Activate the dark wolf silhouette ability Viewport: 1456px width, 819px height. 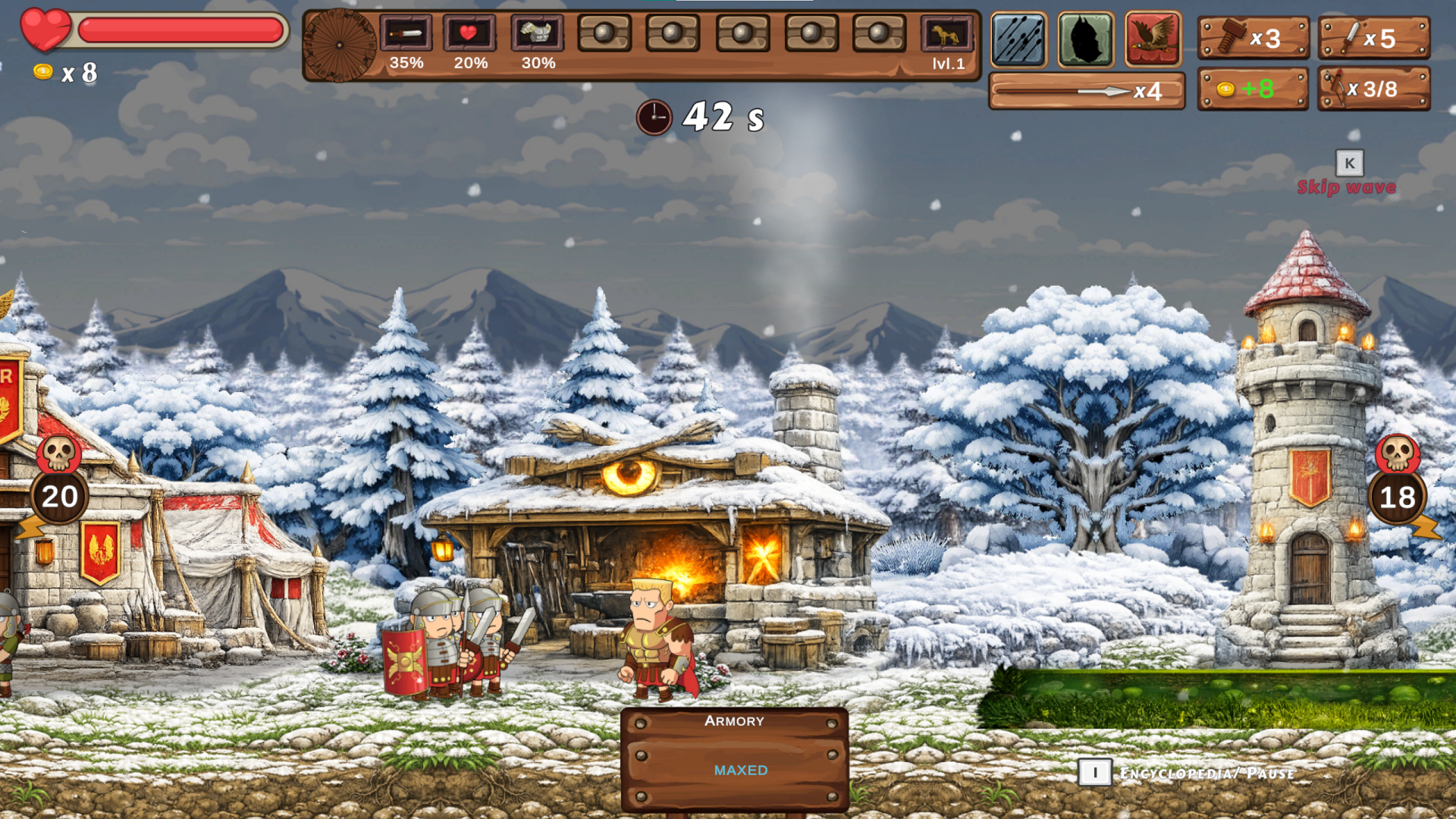tap(1085, 39)
